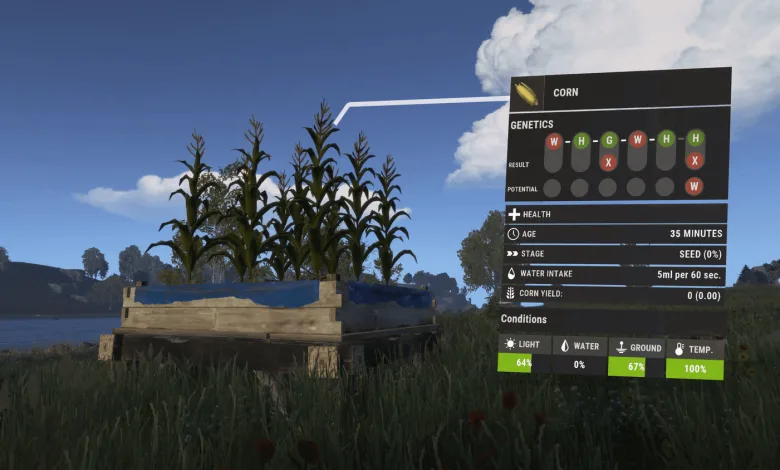The width and height of the screenshot is (780, 470).
Task: Select the Light condition tile
Action: click(x=524, y=353)
